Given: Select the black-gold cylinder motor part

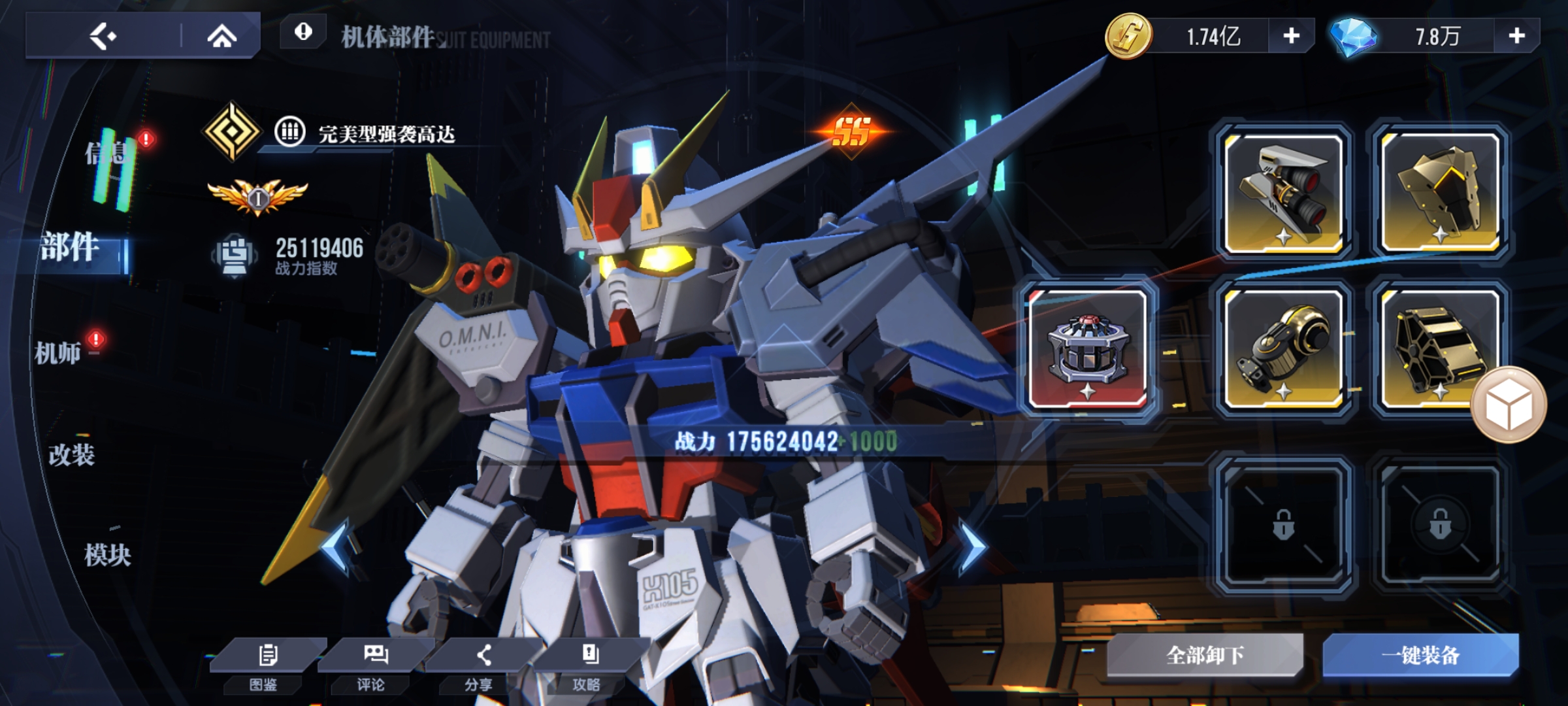Looking at the screenshot, I should (1284, 350).
